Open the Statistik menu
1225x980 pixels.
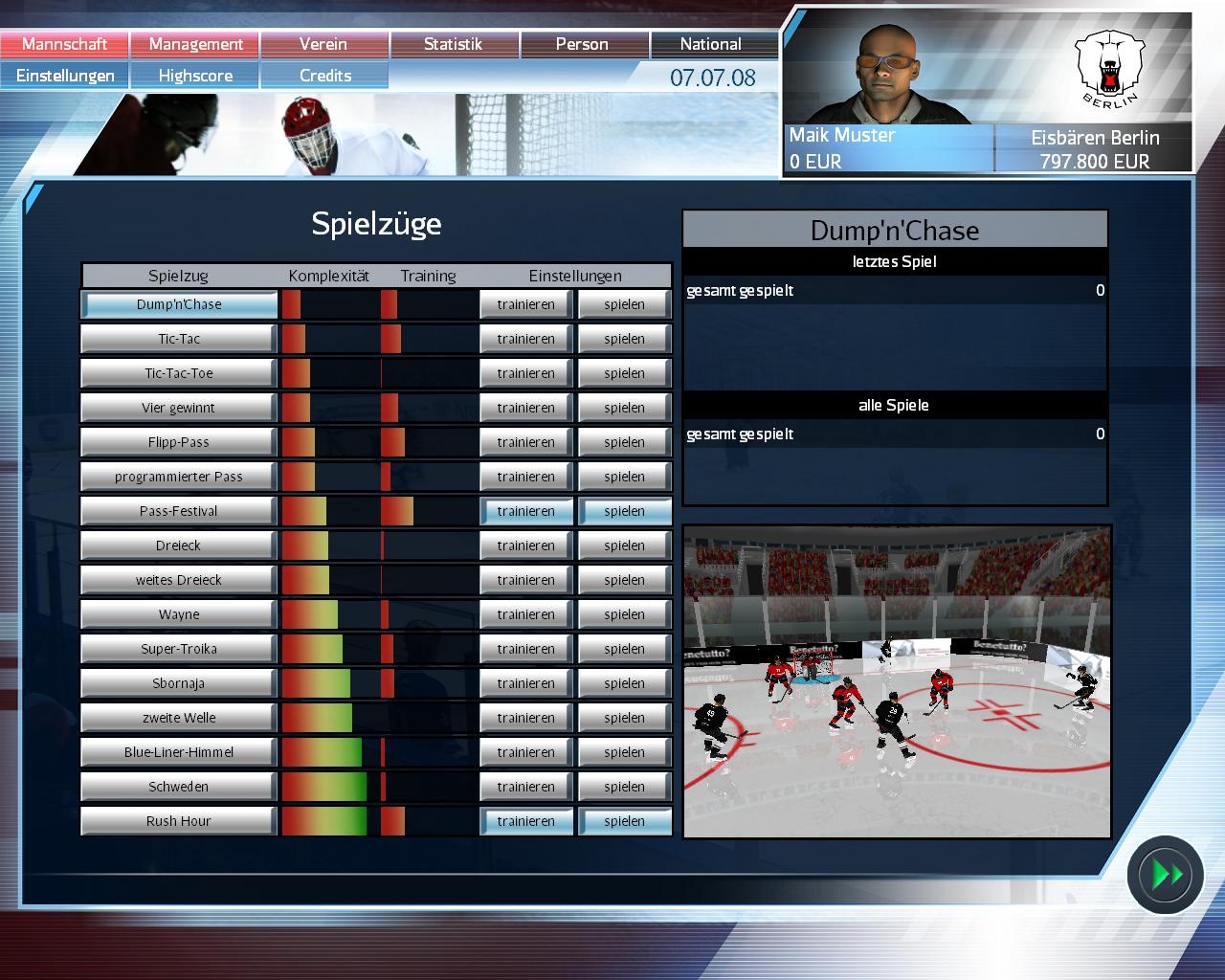(x=453, y=44)
